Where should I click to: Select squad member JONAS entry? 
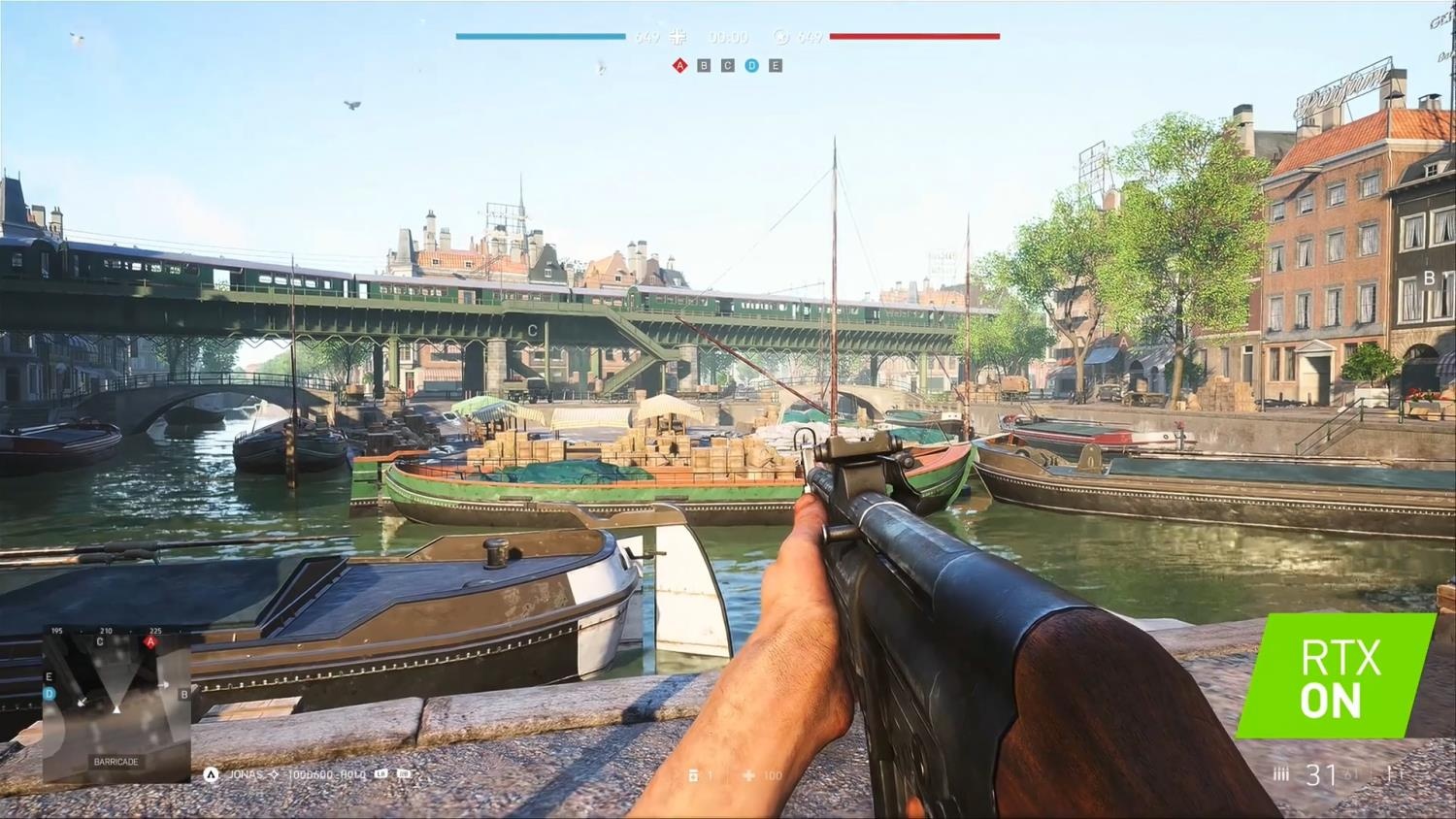pyautogui.click(x=245, y=774)
